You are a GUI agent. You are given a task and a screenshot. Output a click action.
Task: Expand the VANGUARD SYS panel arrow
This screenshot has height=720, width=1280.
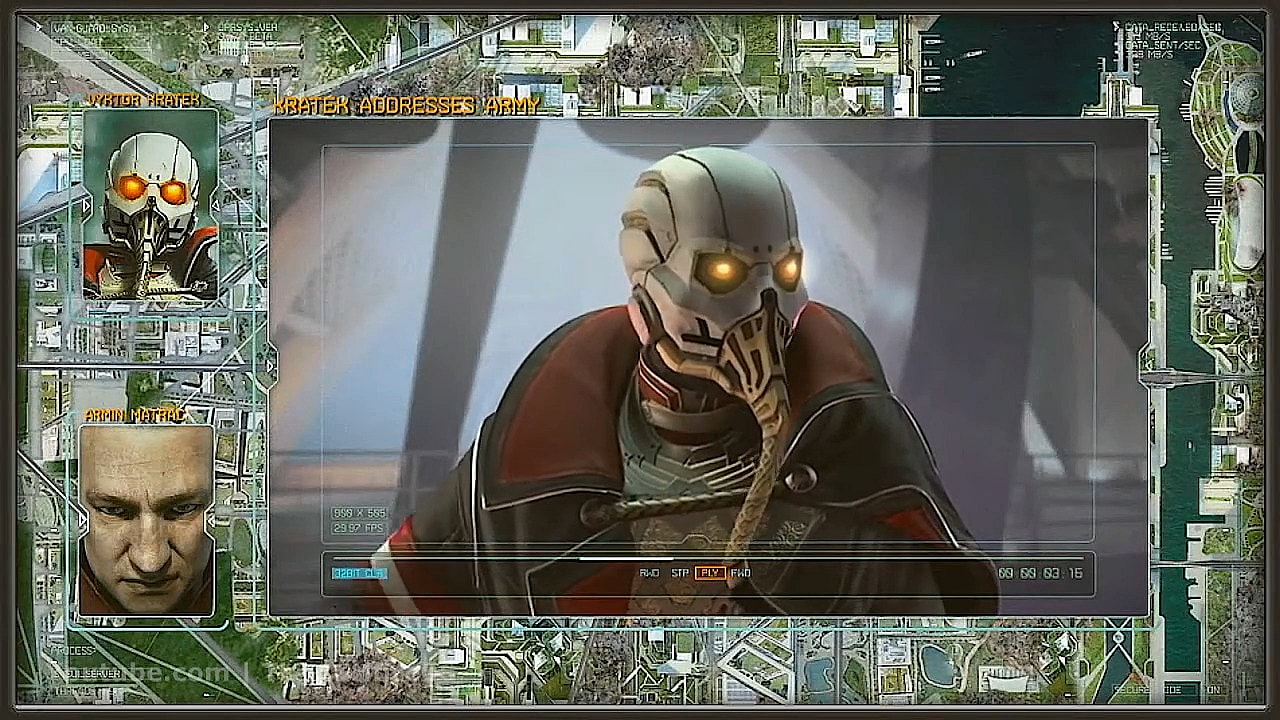pyautogui.click(x=39, y=28)
